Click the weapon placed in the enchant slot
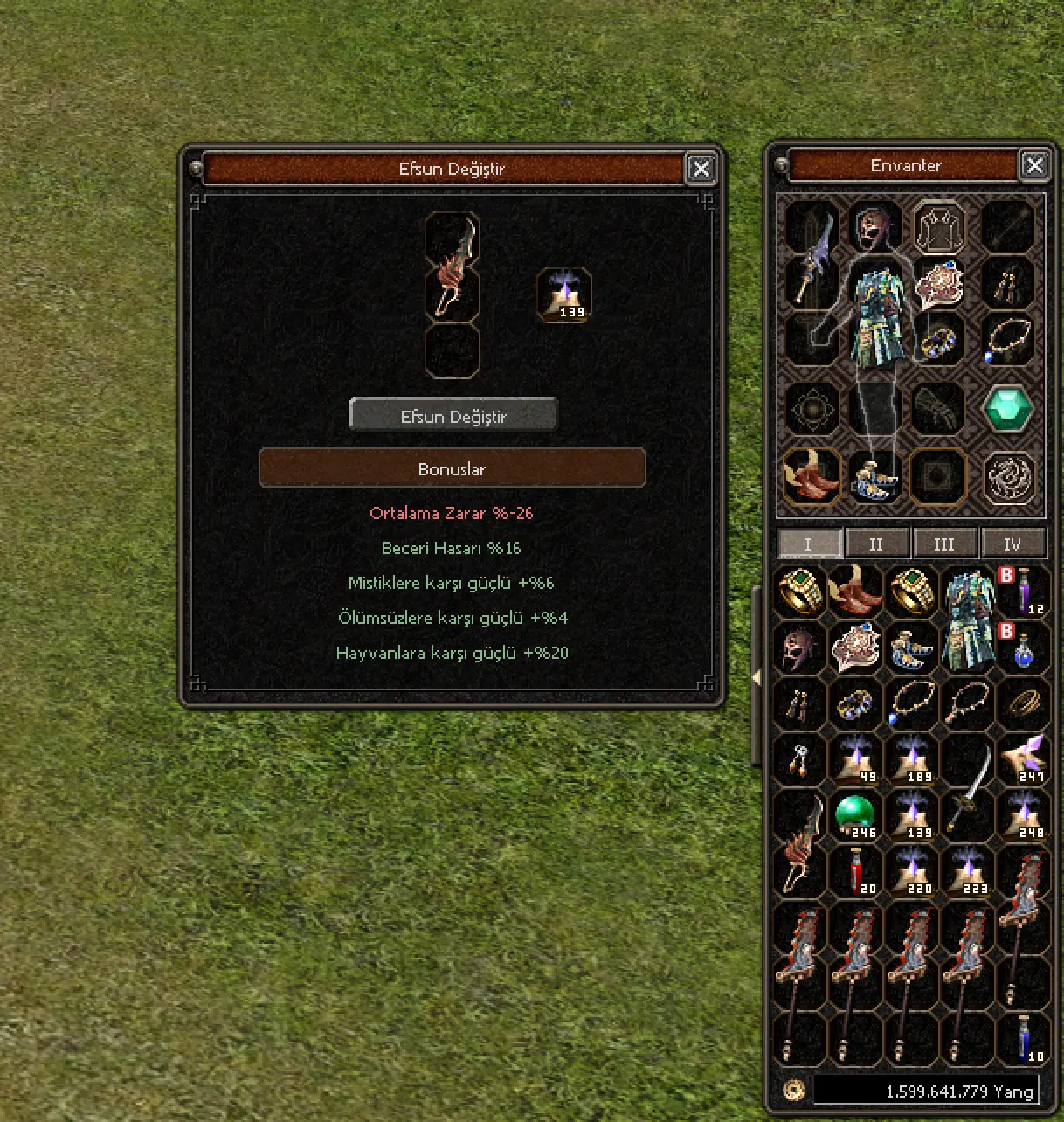The height and width of the screenshot is (1122, 1064). (x=453, y=267)
